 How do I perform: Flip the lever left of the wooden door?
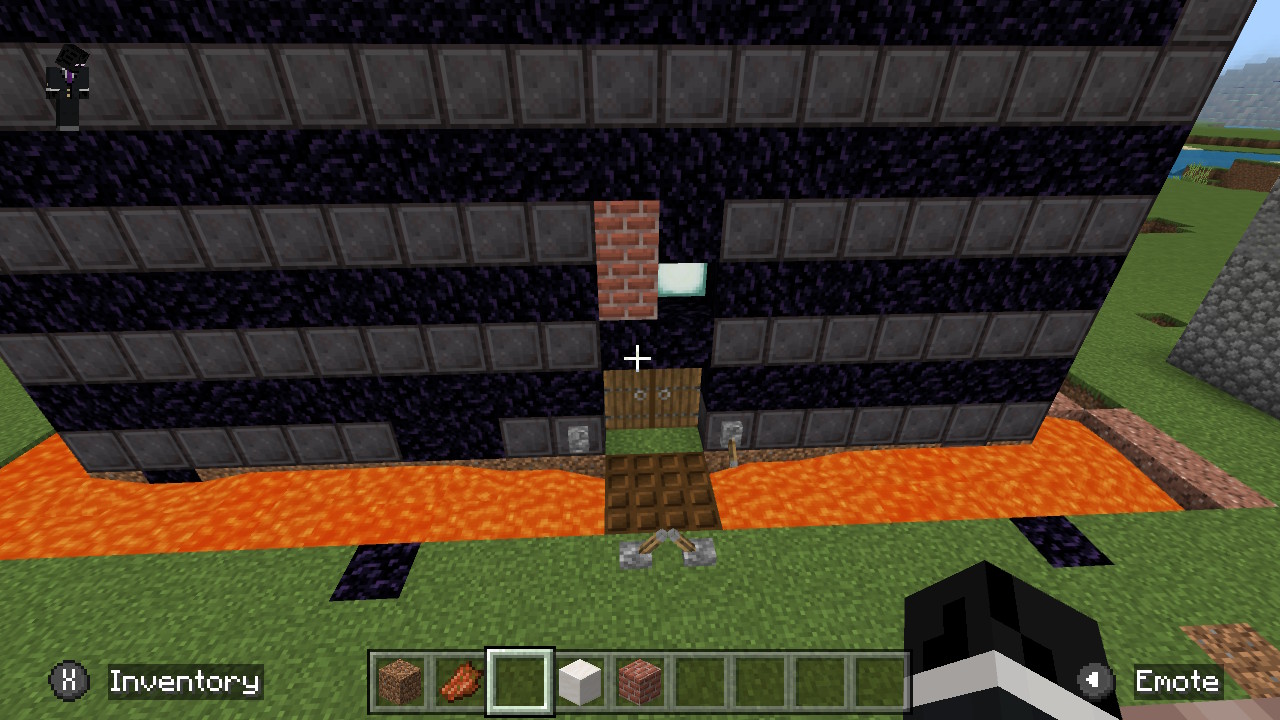[578, 437]
